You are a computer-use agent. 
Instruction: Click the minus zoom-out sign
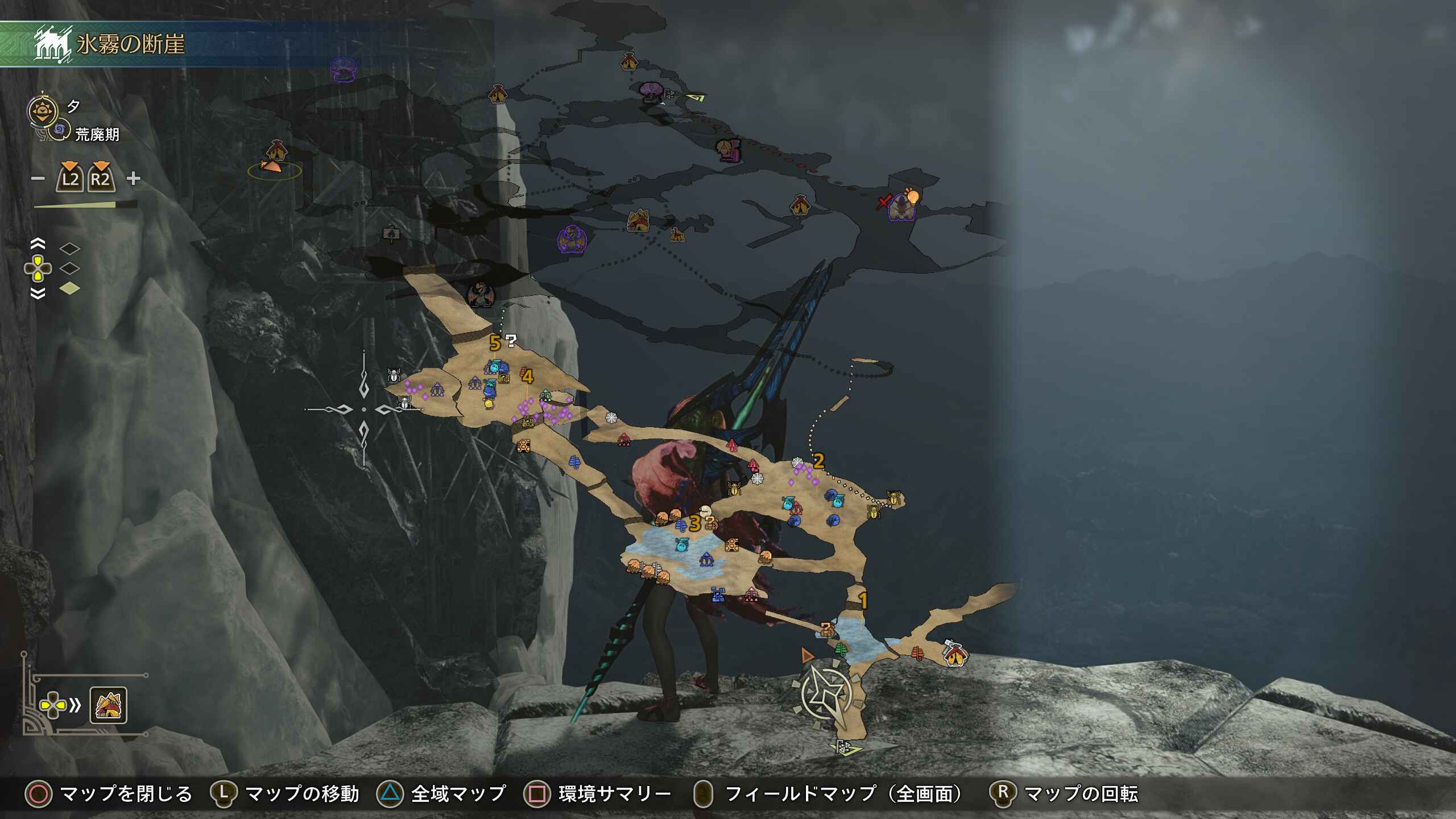(38, 179)
